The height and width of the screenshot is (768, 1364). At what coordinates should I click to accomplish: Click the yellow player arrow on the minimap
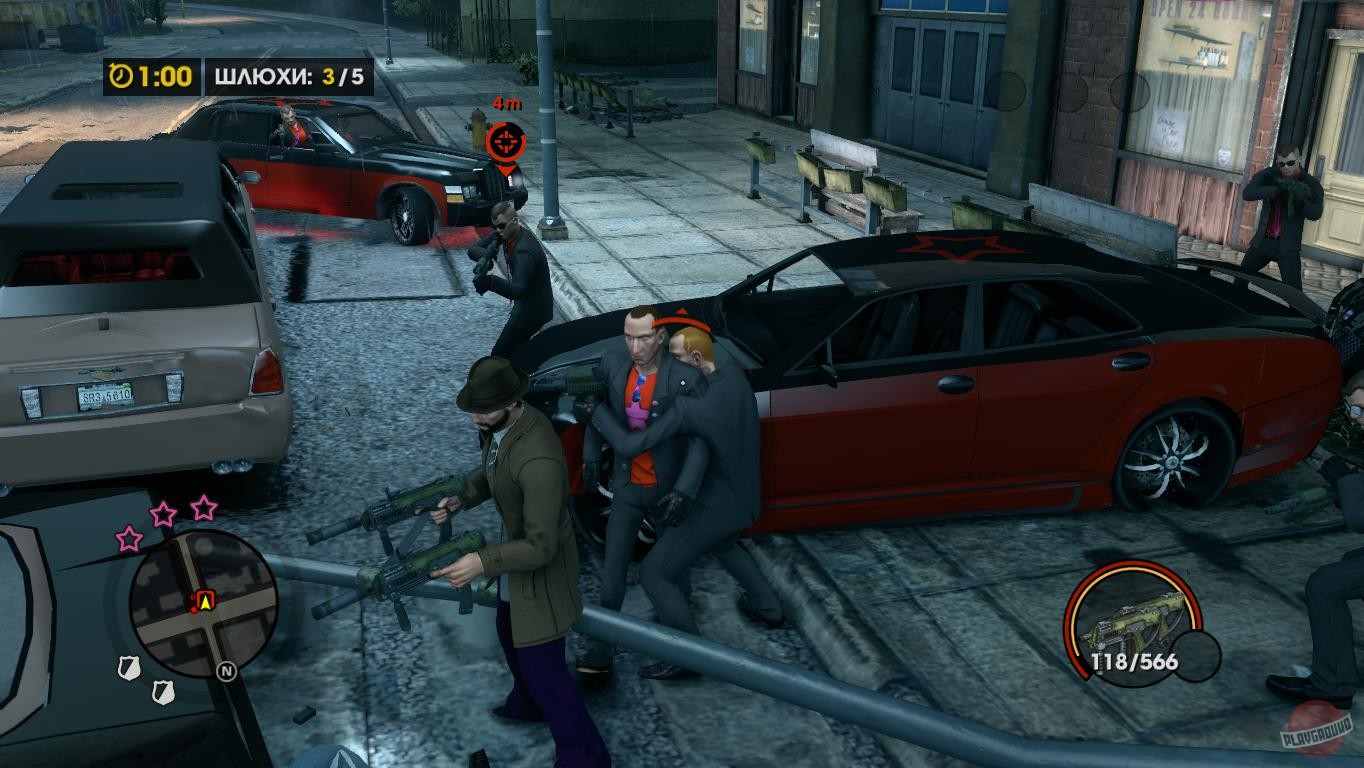(x=205, y=600)
